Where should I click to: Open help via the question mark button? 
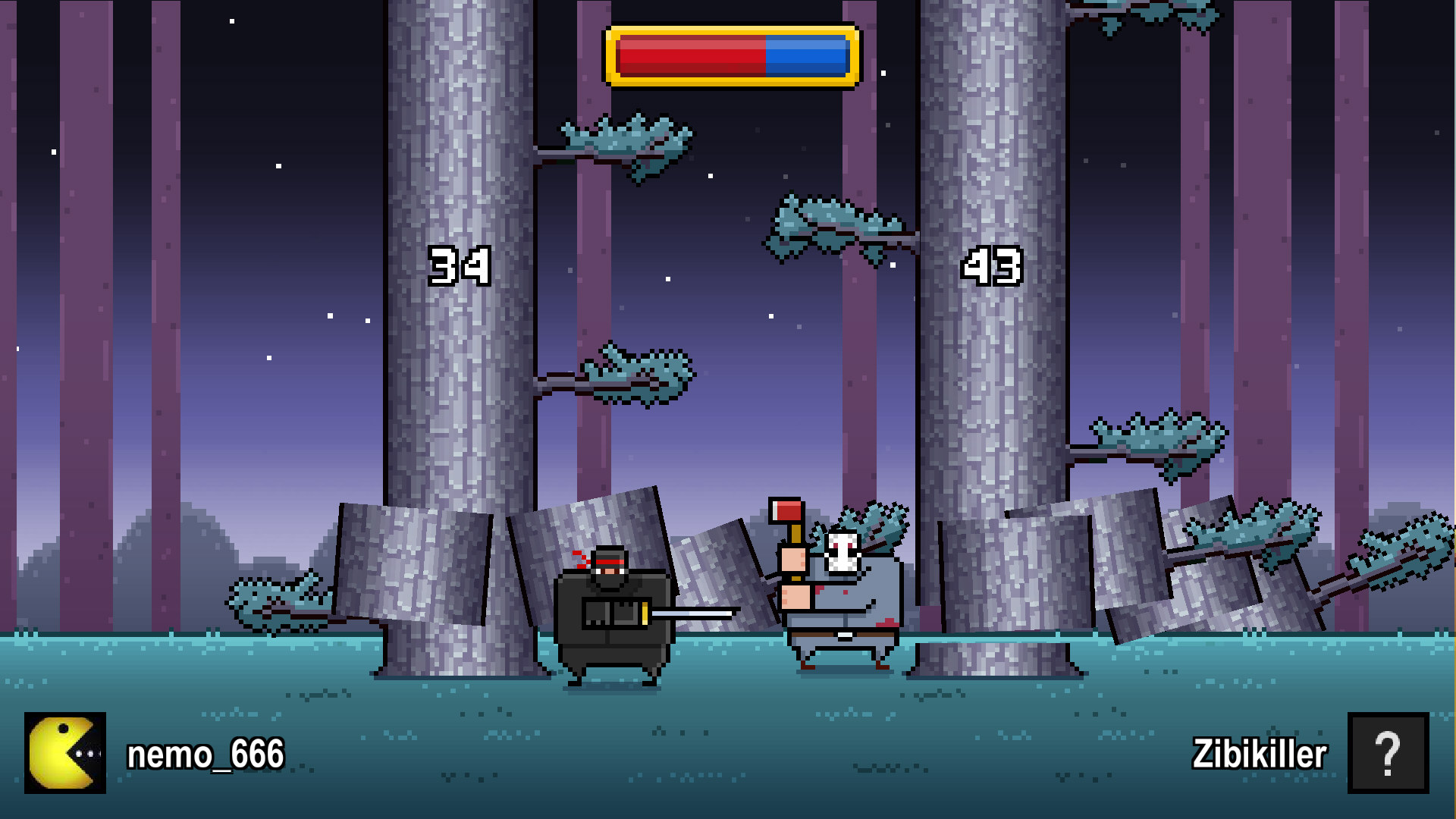pos(1390,755)
